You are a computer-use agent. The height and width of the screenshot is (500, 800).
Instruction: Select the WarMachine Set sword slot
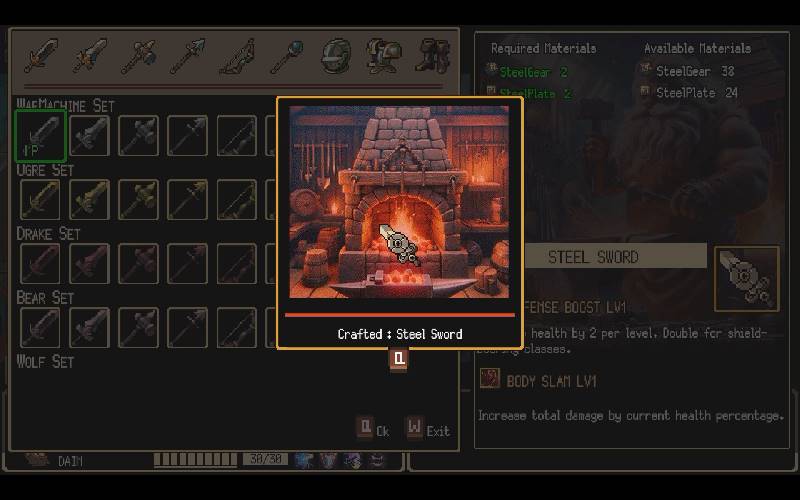pyautogui.click(x=41, y=136)
